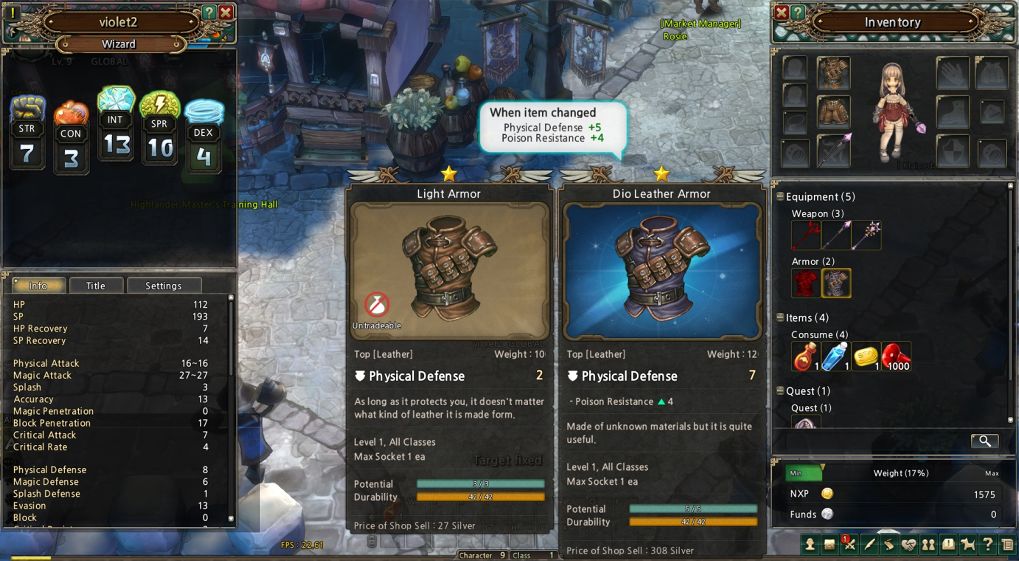Close the violet2 character window
The height and width of the screenshot is (561, 1019).
point(226,12)
